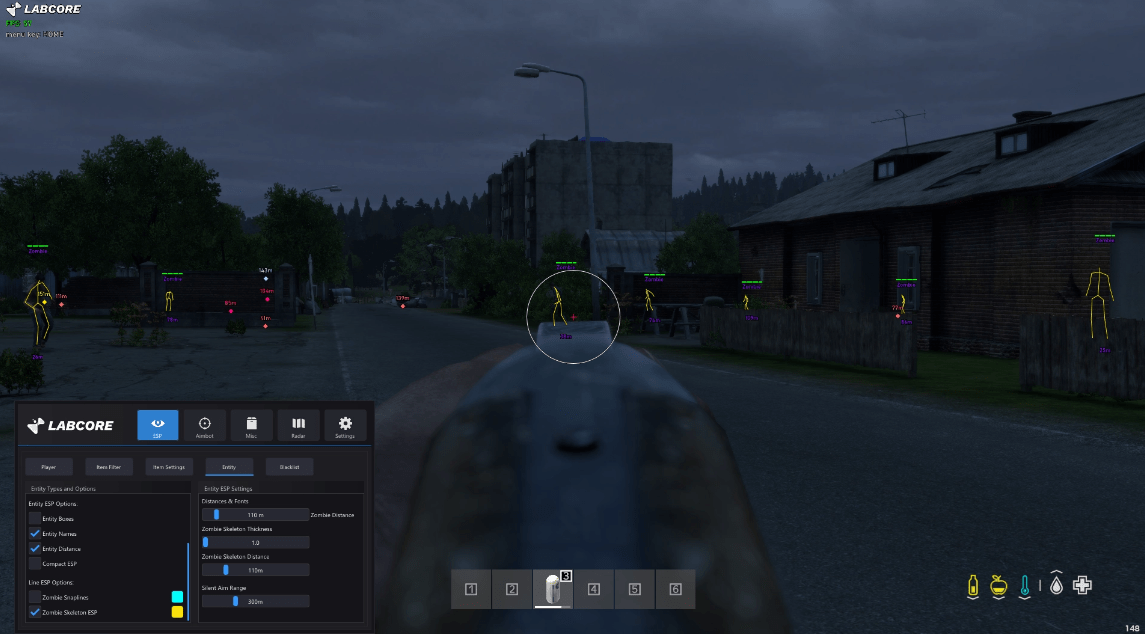Click the Silent Aim Range slider

tap(255, 602)
